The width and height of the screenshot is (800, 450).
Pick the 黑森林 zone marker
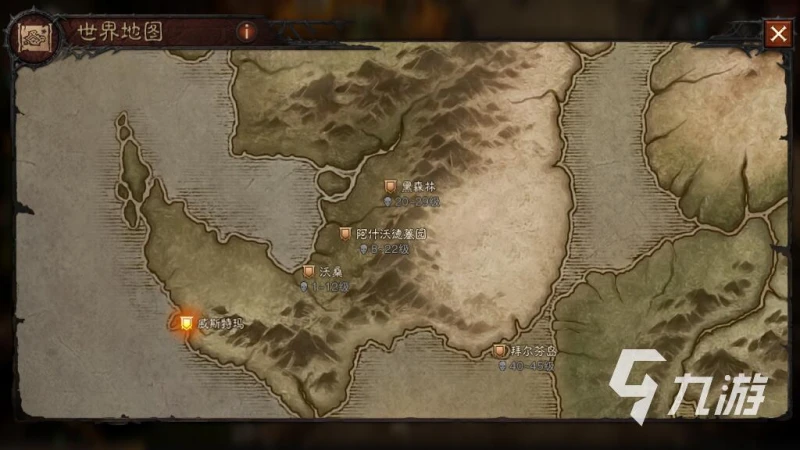coord(391,186)
